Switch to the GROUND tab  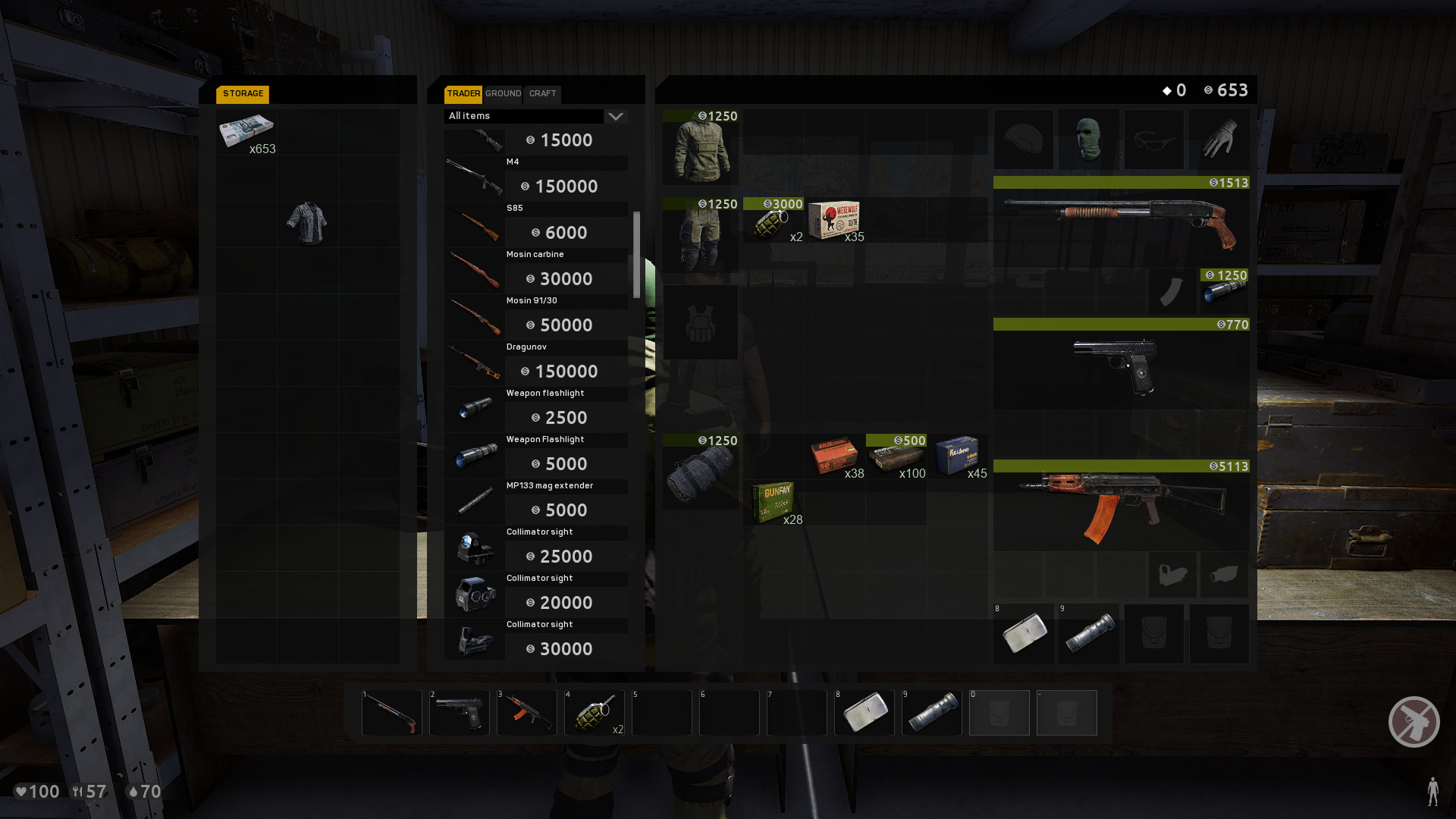(503, 94)
